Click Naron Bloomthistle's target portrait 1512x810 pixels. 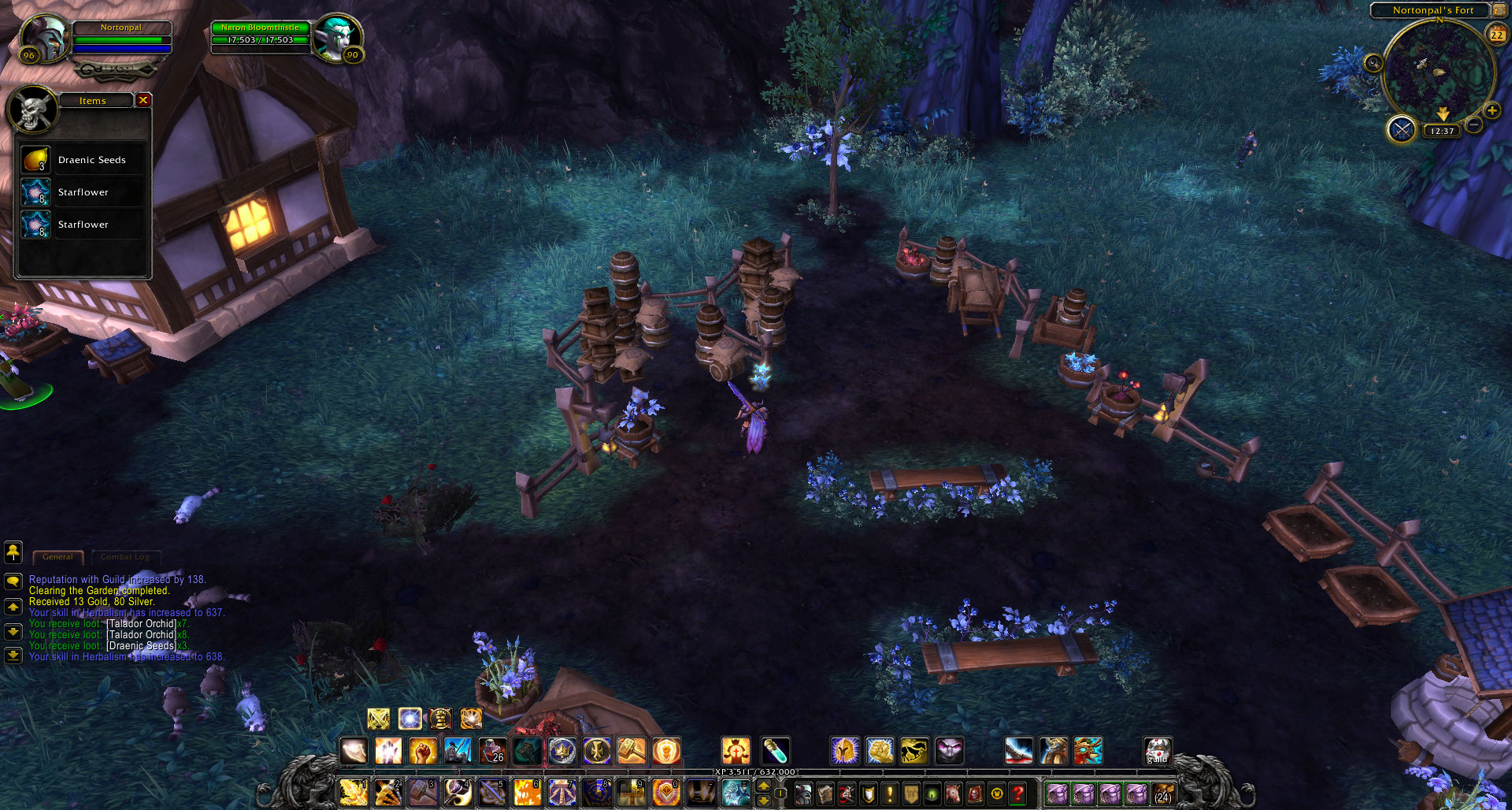pyautogui.click(x=337, y=37)
